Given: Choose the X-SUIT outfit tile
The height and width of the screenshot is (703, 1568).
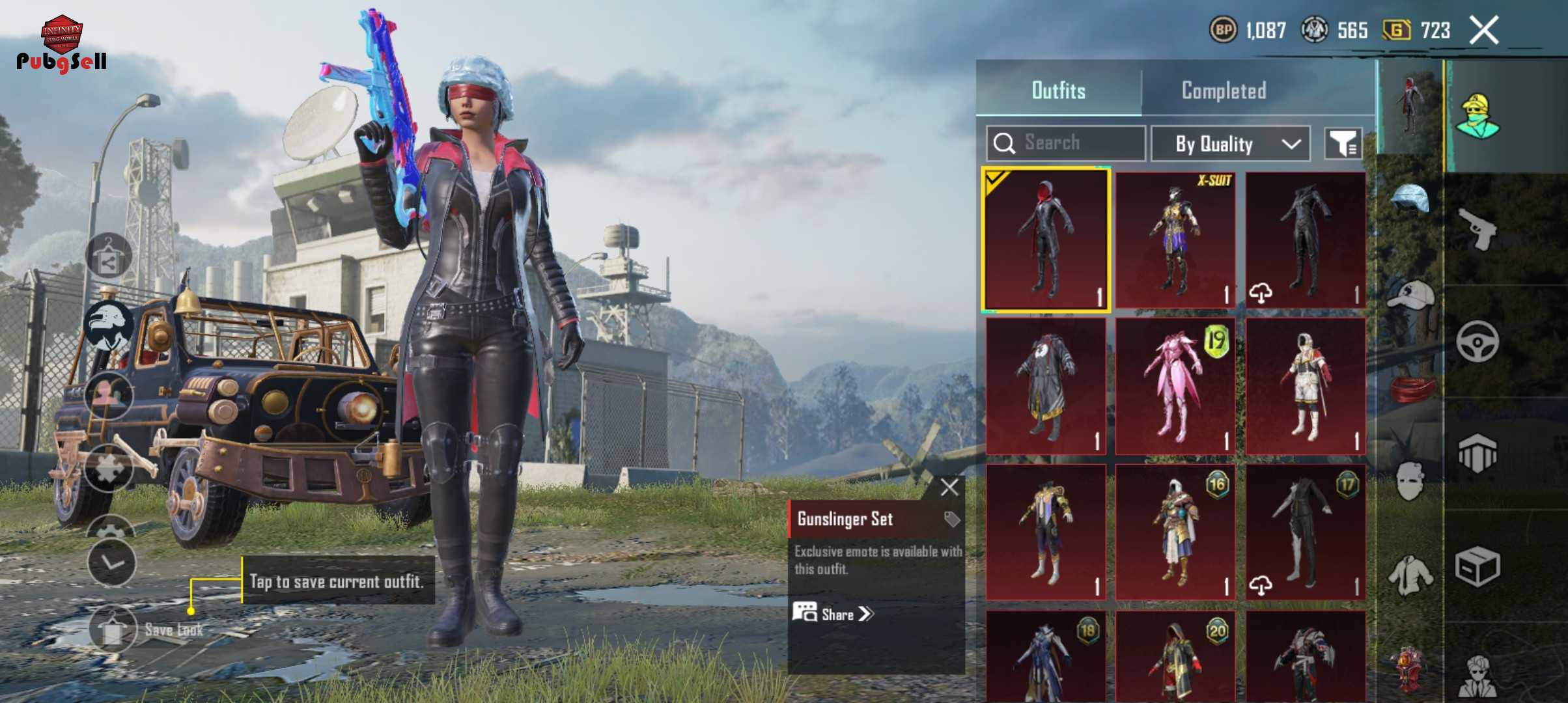Looking at the screenshot, I should coord(1175,240).
